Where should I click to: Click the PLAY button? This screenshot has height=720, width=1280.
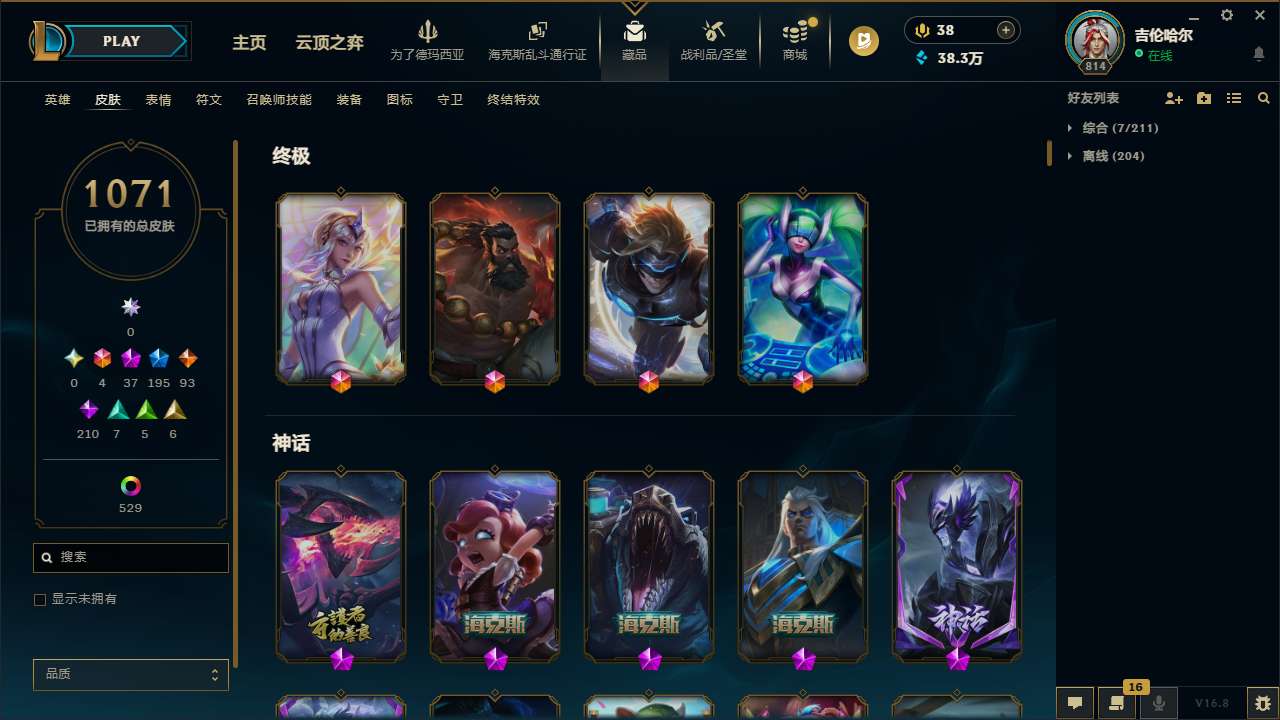tap(122, 41)
